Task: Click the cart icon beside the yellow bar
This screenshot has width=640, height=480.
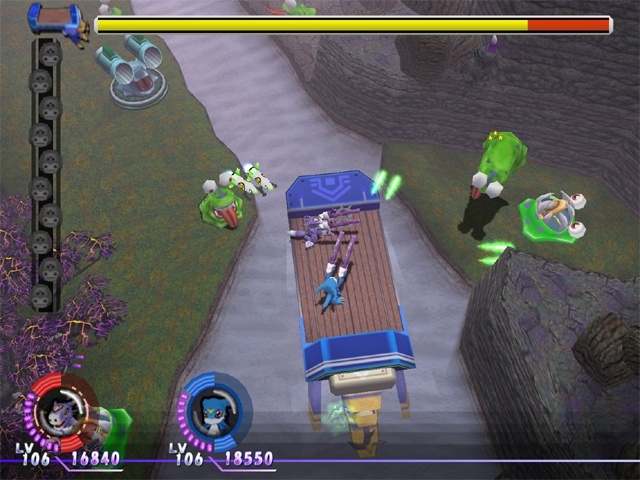Action: click(58, 19)
